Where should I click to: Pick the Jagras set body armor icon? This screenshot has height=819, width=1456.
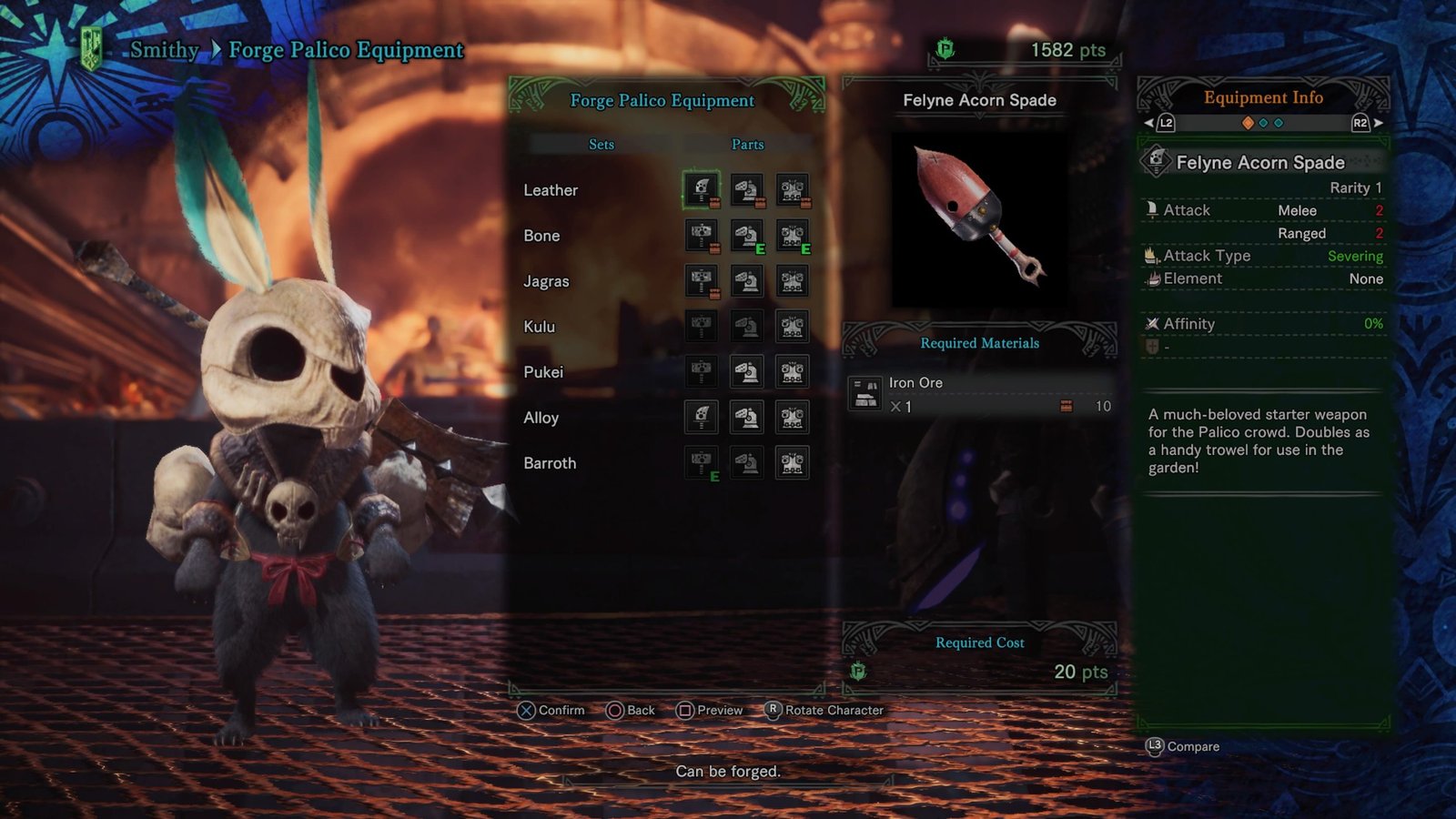[x=793, y=281]
